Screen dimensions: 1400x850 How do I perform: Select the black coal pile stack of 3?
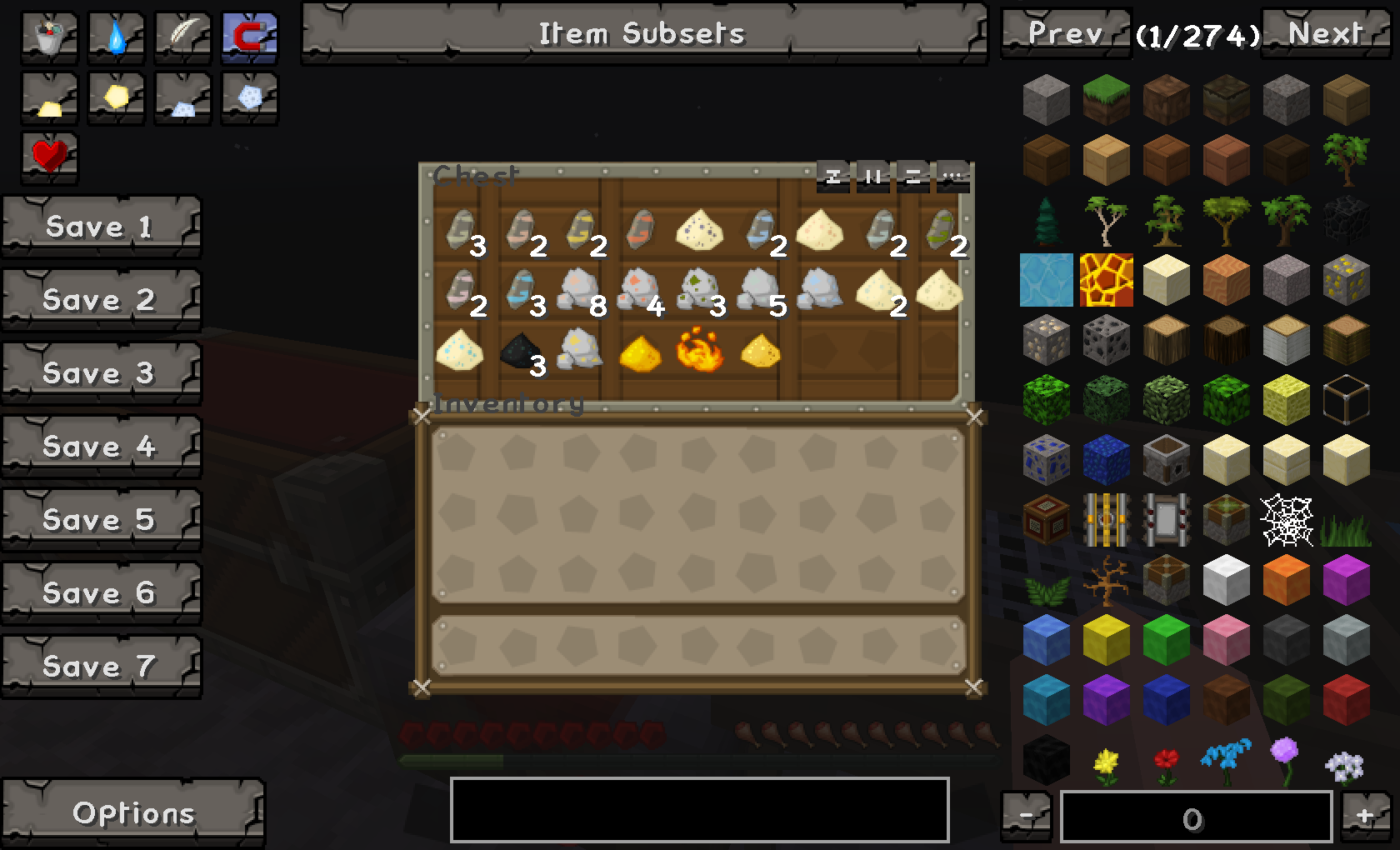(x=520, y=352)
